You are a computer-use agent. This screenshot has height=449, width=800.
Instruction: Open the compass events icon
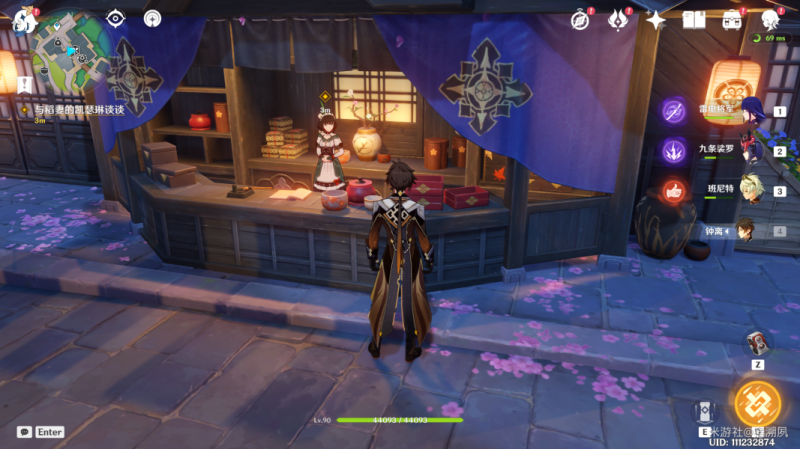(581, 19)
